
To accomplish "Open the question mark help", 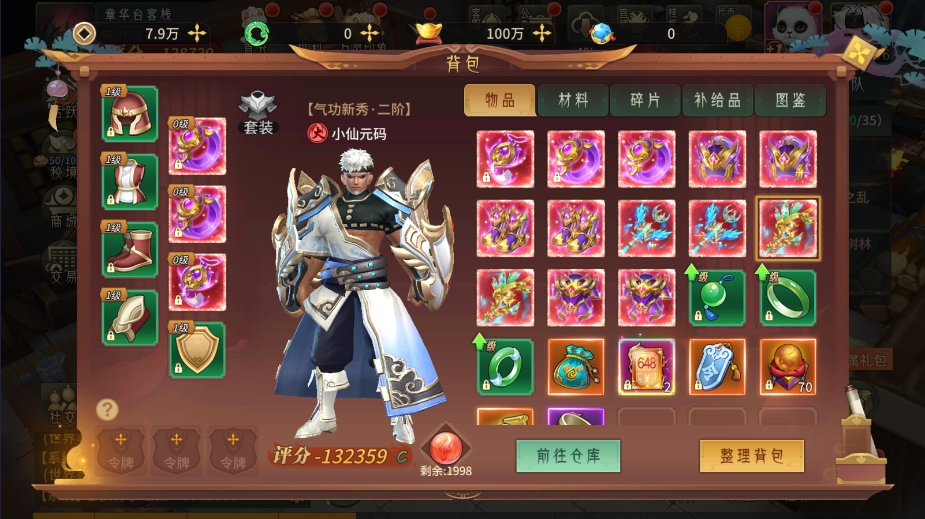I will click(107, 409).
